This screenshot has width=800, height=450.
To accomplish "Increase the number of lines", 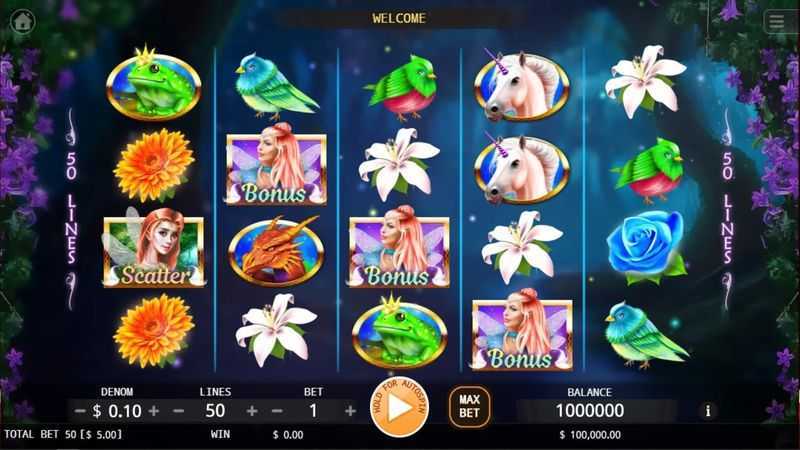I will pos(252,411).
